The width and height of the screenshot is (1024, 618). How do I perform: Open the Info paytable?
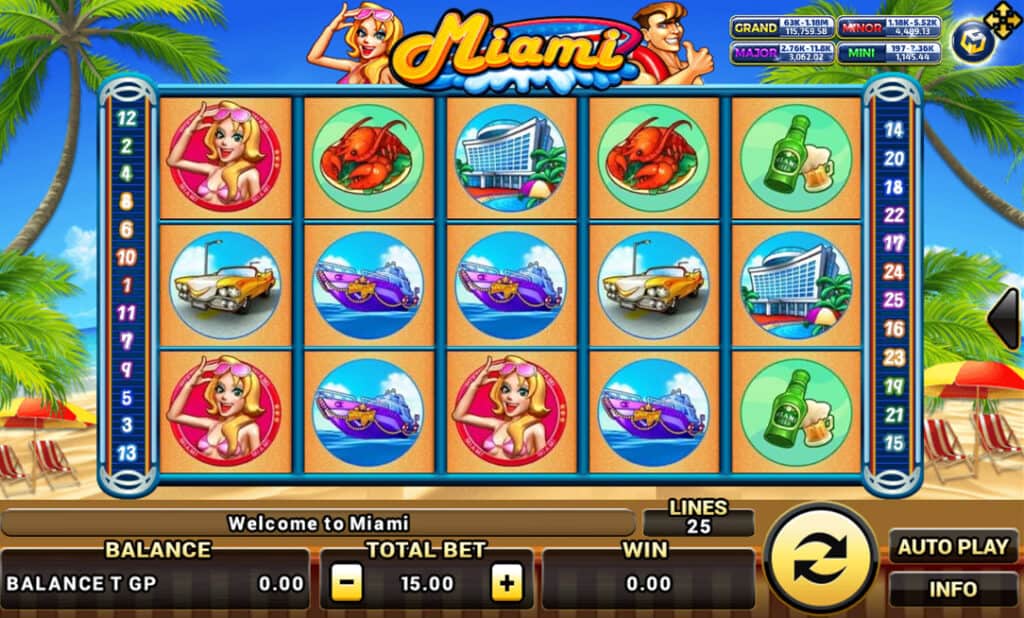click(x=952, y=589)
